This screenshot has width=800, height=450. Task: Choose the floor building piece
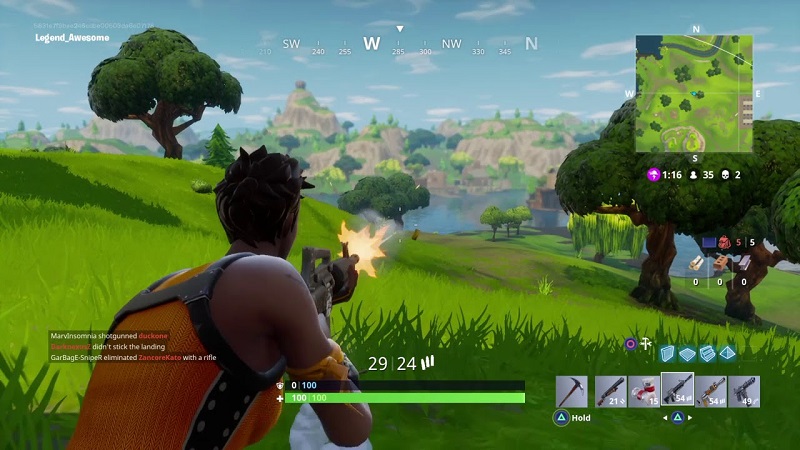tap(688, 353)
